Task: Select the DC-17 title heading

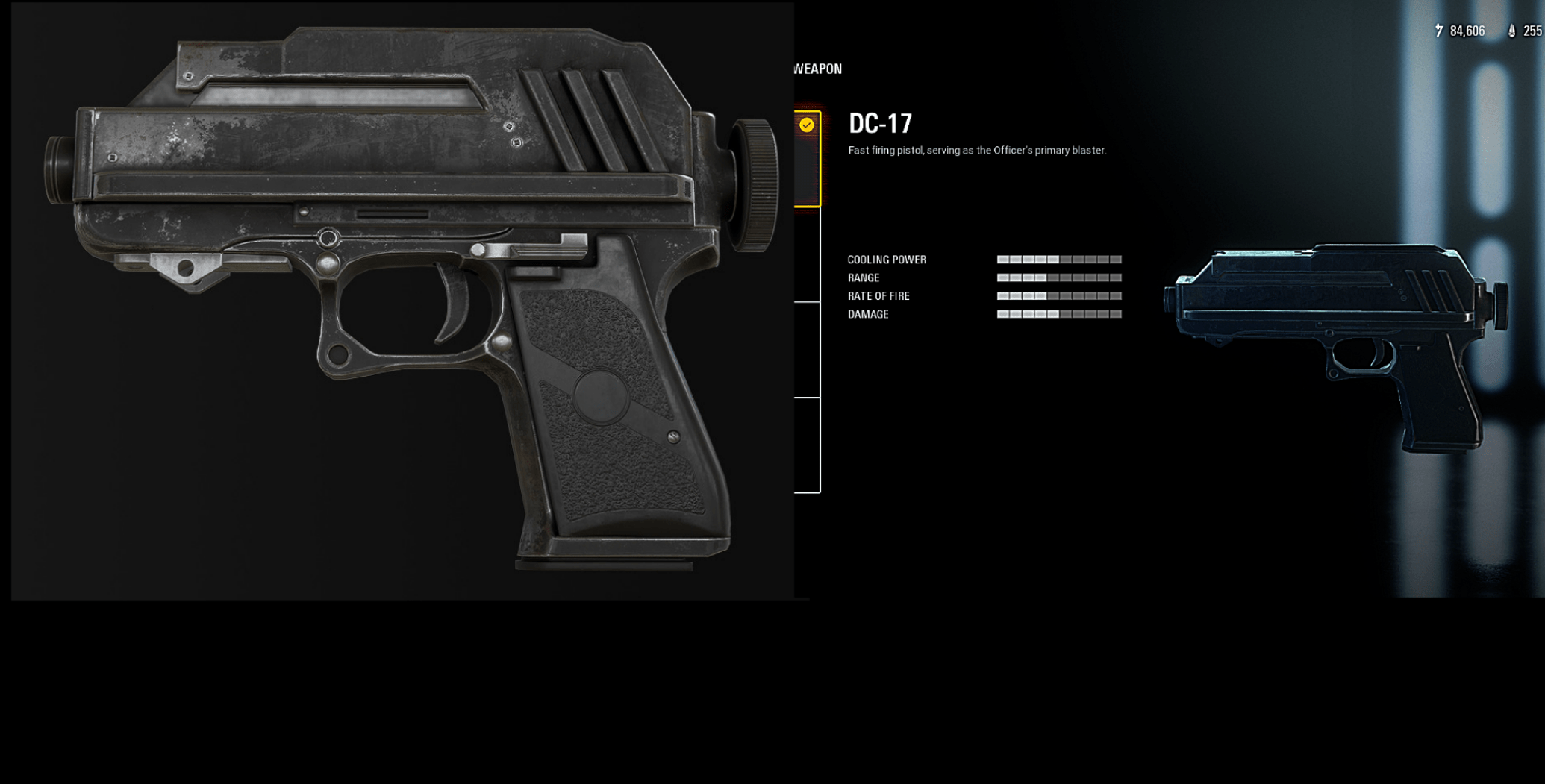Action: point(882,123)
